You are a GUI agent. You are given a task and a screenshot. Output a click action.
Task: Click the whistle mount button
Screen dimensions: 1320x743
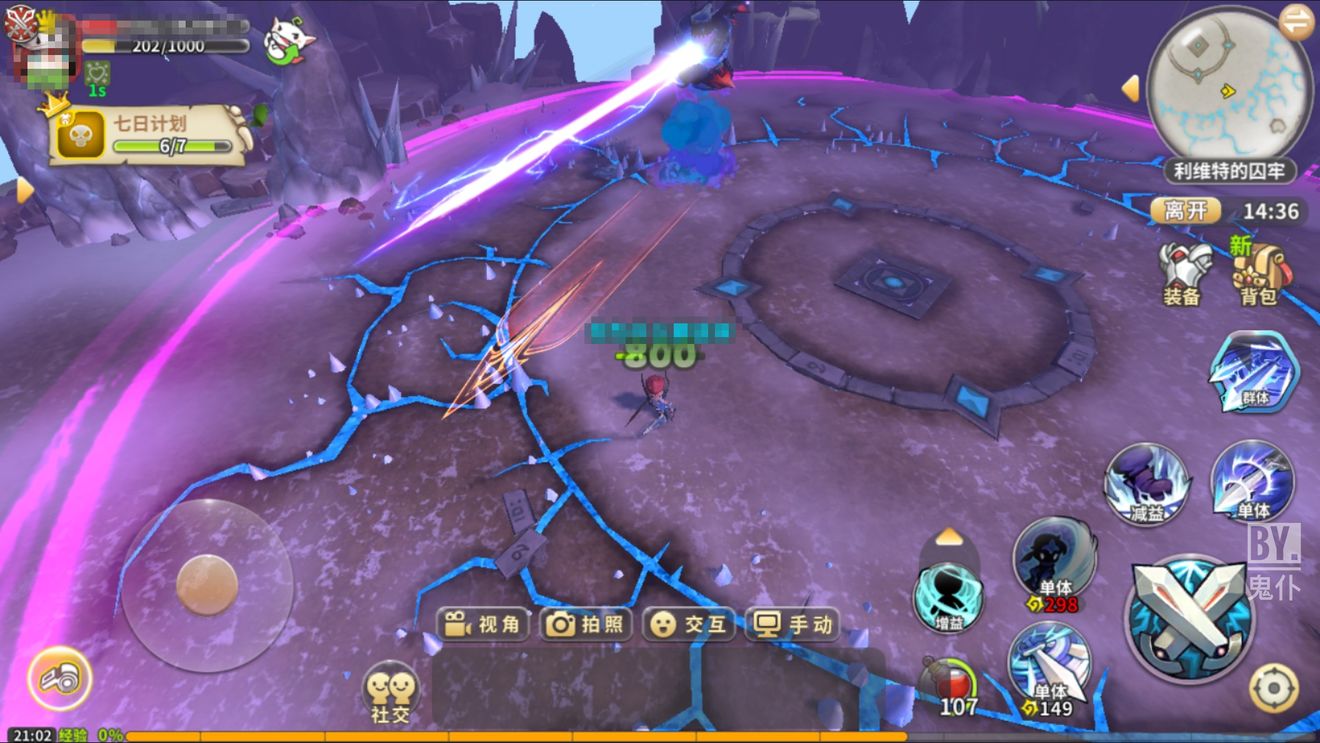(x=59, y=679)
